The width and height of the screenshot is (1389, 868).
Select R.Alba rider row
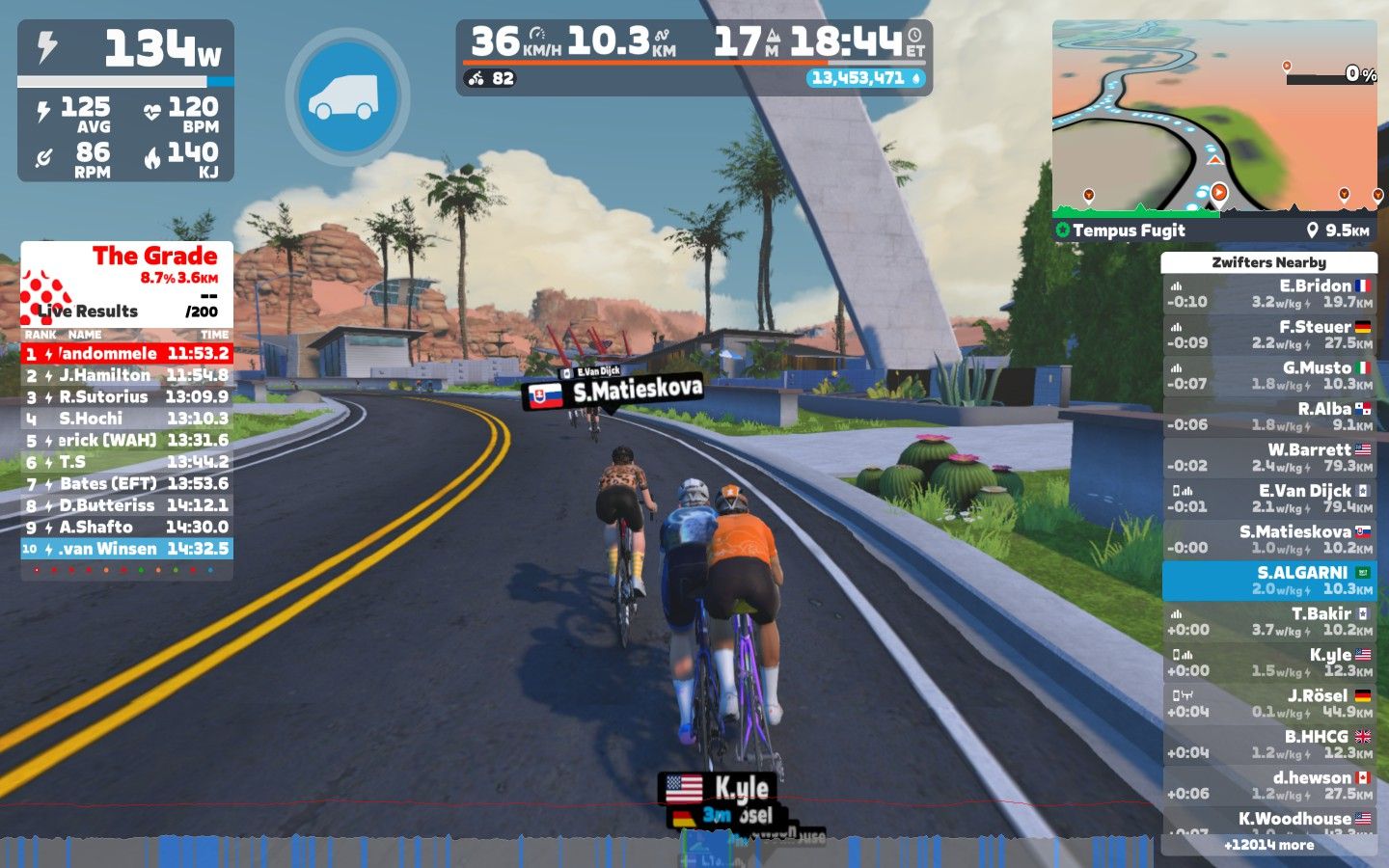pyautogui.click(x=1268, y=417)
